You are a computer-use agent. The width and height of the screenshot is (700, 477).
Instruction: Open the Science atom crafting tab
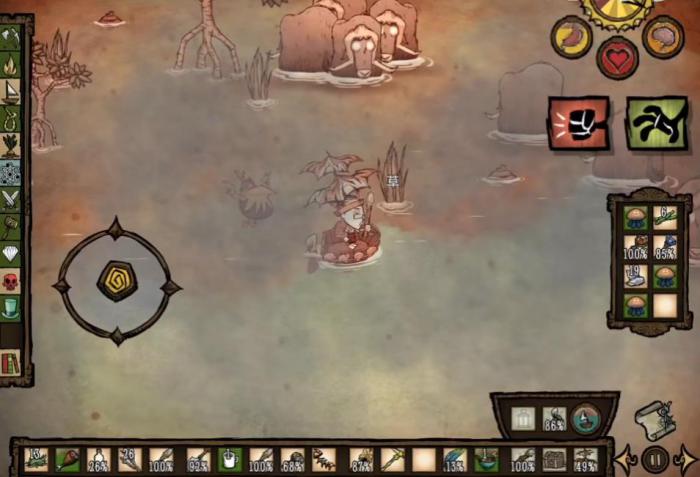(11, 174)
